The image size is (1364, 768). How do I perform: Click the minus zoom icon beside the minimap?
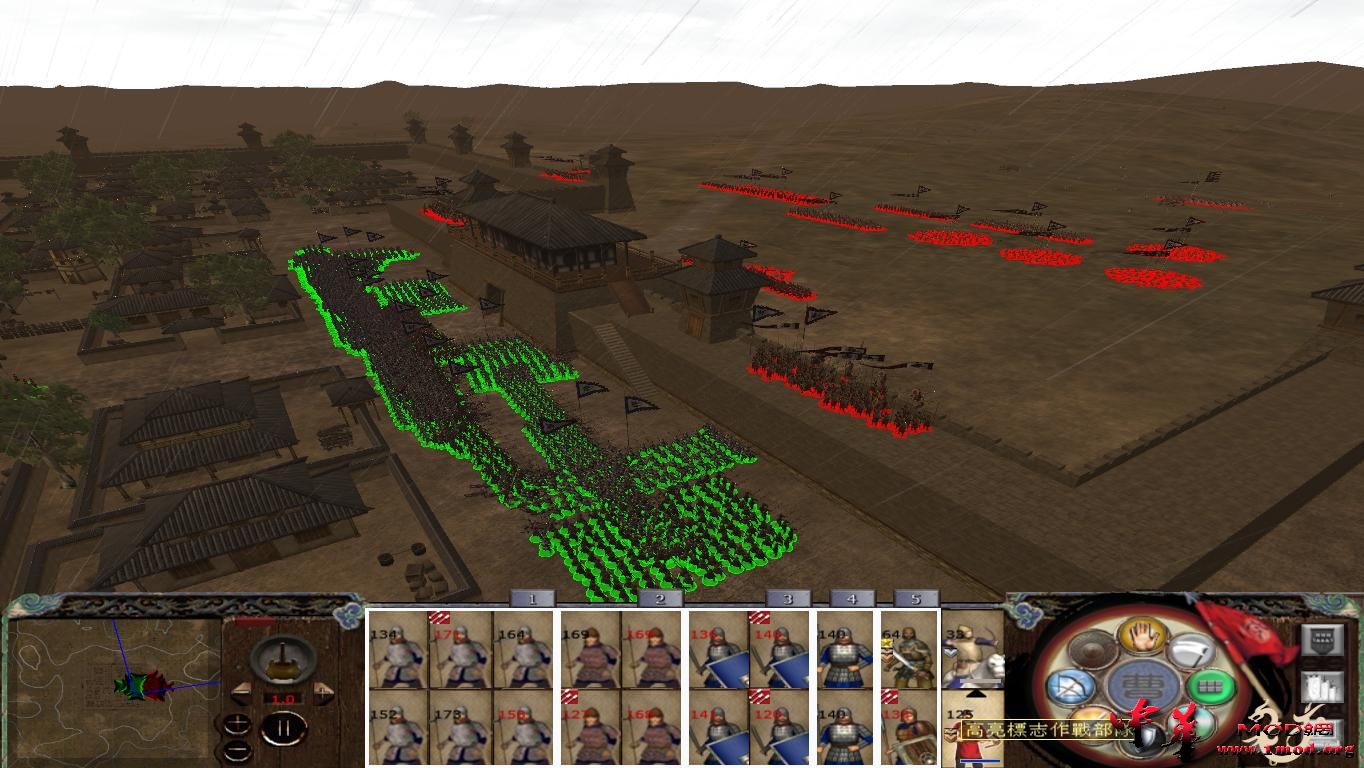(237, 750)
